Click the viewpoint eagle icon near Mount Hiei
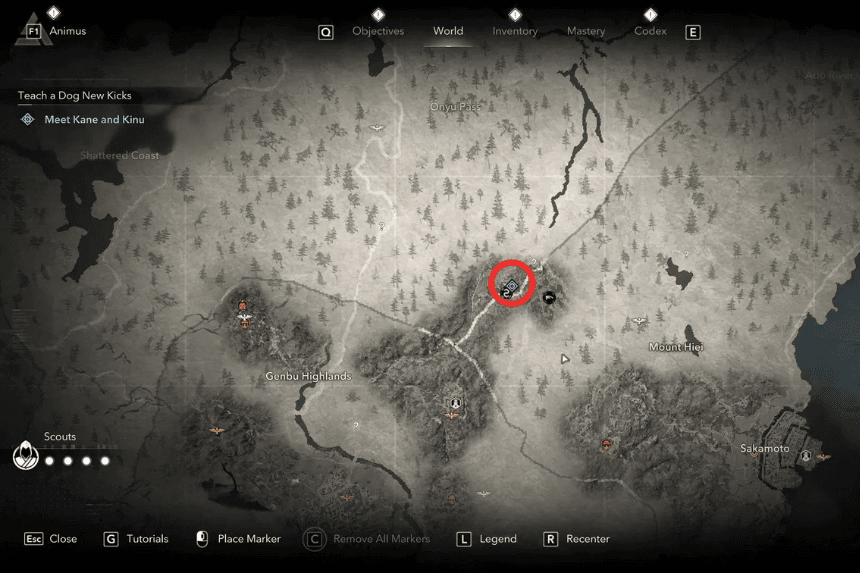860x573 pixels. coord(638,321)
